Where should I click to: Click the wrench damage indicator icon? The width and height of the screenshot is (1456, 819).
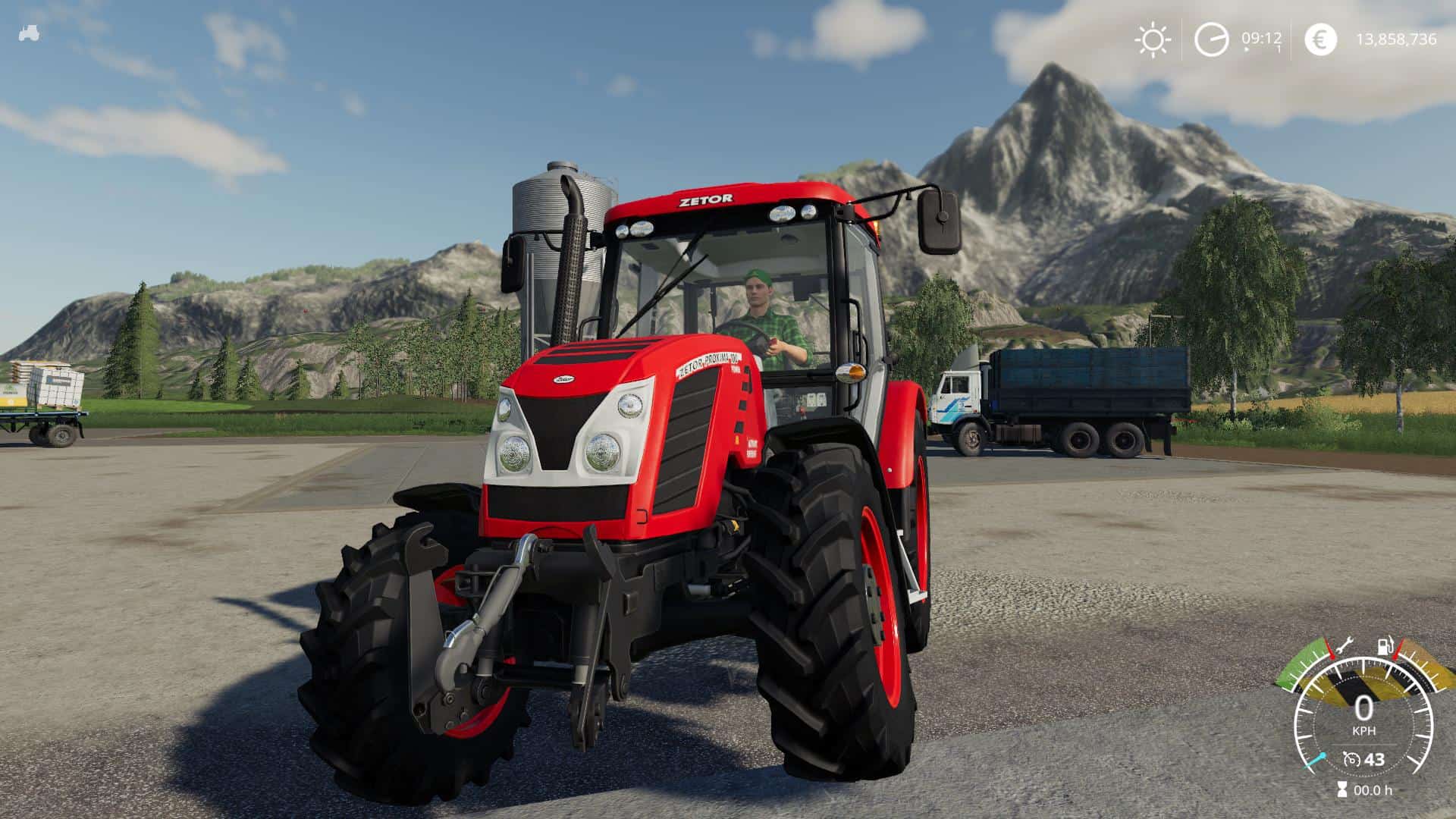coord(1344,646)
